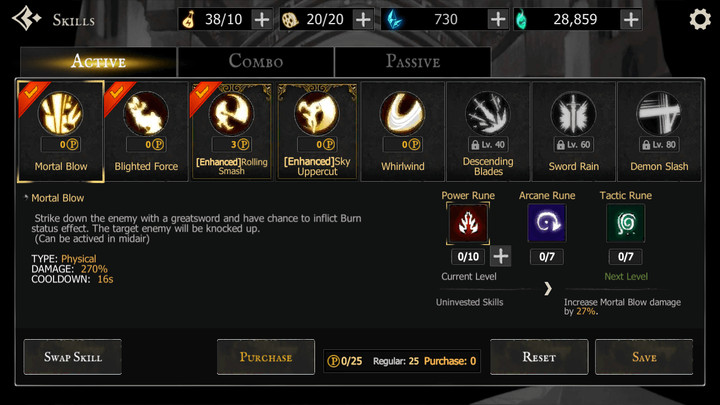Image resolution: width=720 pixels, height=405 pixels.
Task: Select the Active tab
Action: tap(98, 61)
